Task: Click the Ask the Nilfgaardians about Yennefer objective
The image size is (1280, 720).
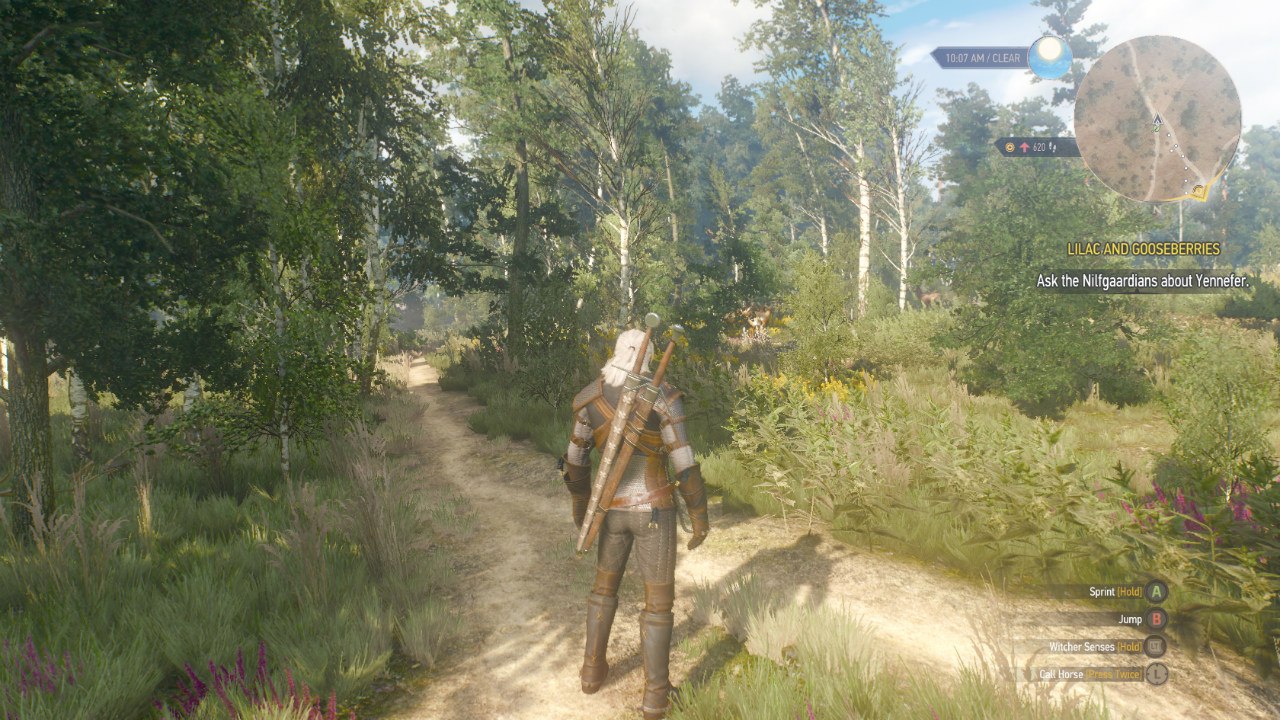Action: 1142,281
